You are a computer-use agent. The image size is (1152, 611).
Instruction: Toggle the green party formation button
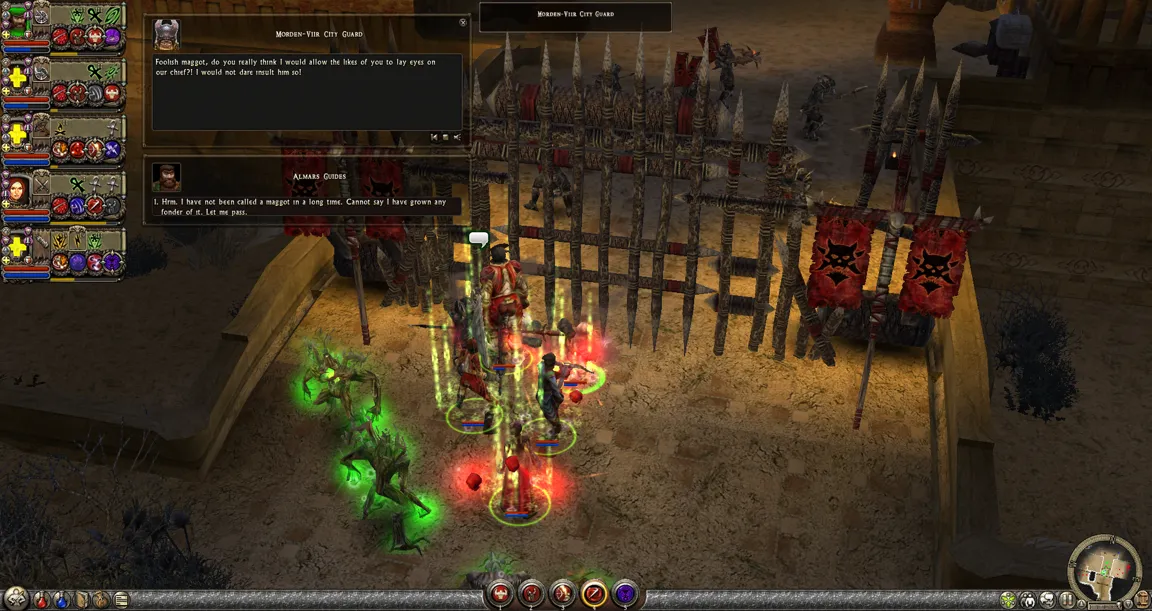(x=1008, y=600)
